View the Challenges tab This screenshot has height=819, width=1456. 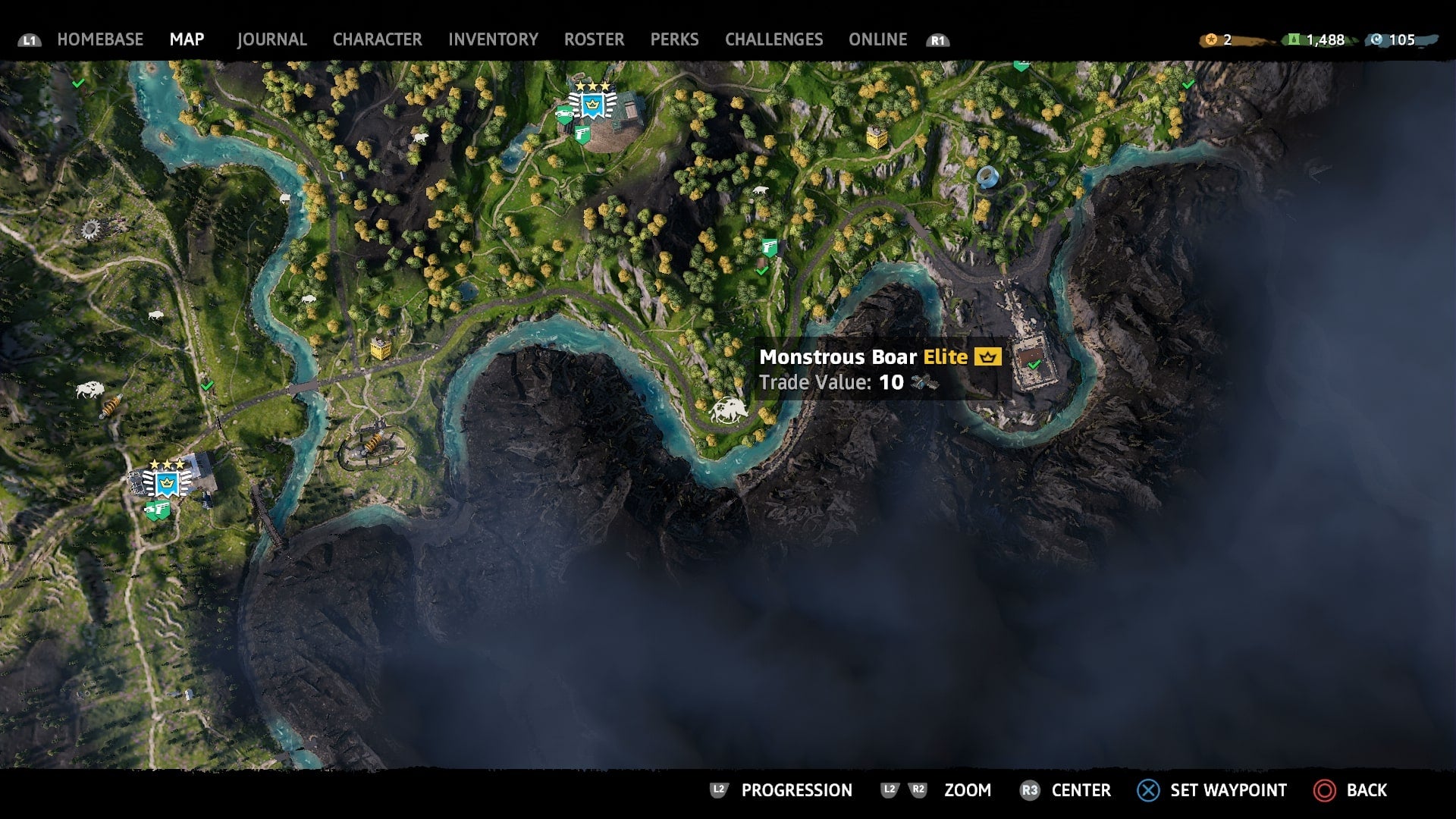[773, 39]
